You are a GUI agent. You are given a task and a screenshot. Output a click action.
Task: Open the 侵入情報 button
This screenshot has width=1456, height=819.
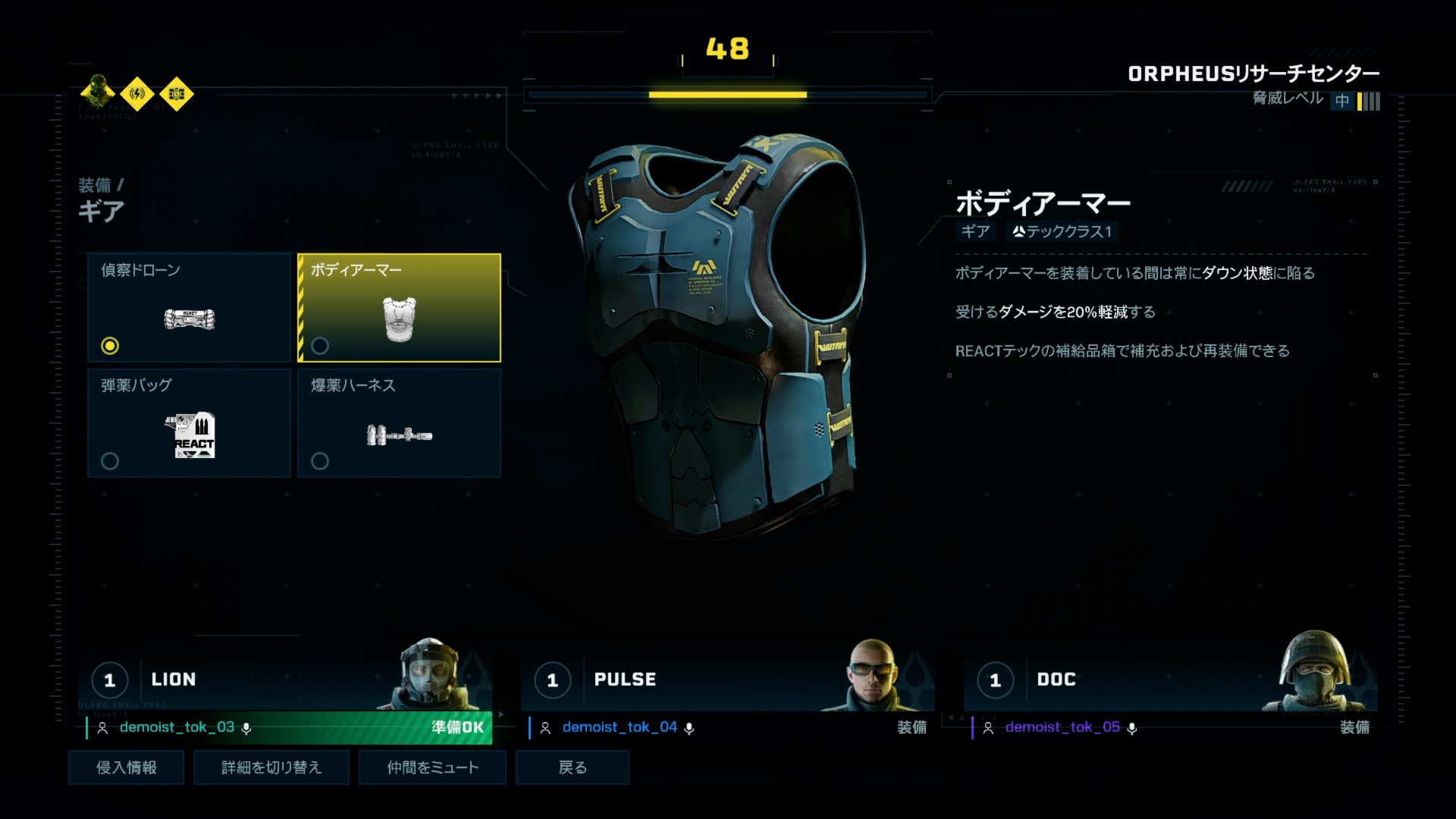[x=126, y=767]
